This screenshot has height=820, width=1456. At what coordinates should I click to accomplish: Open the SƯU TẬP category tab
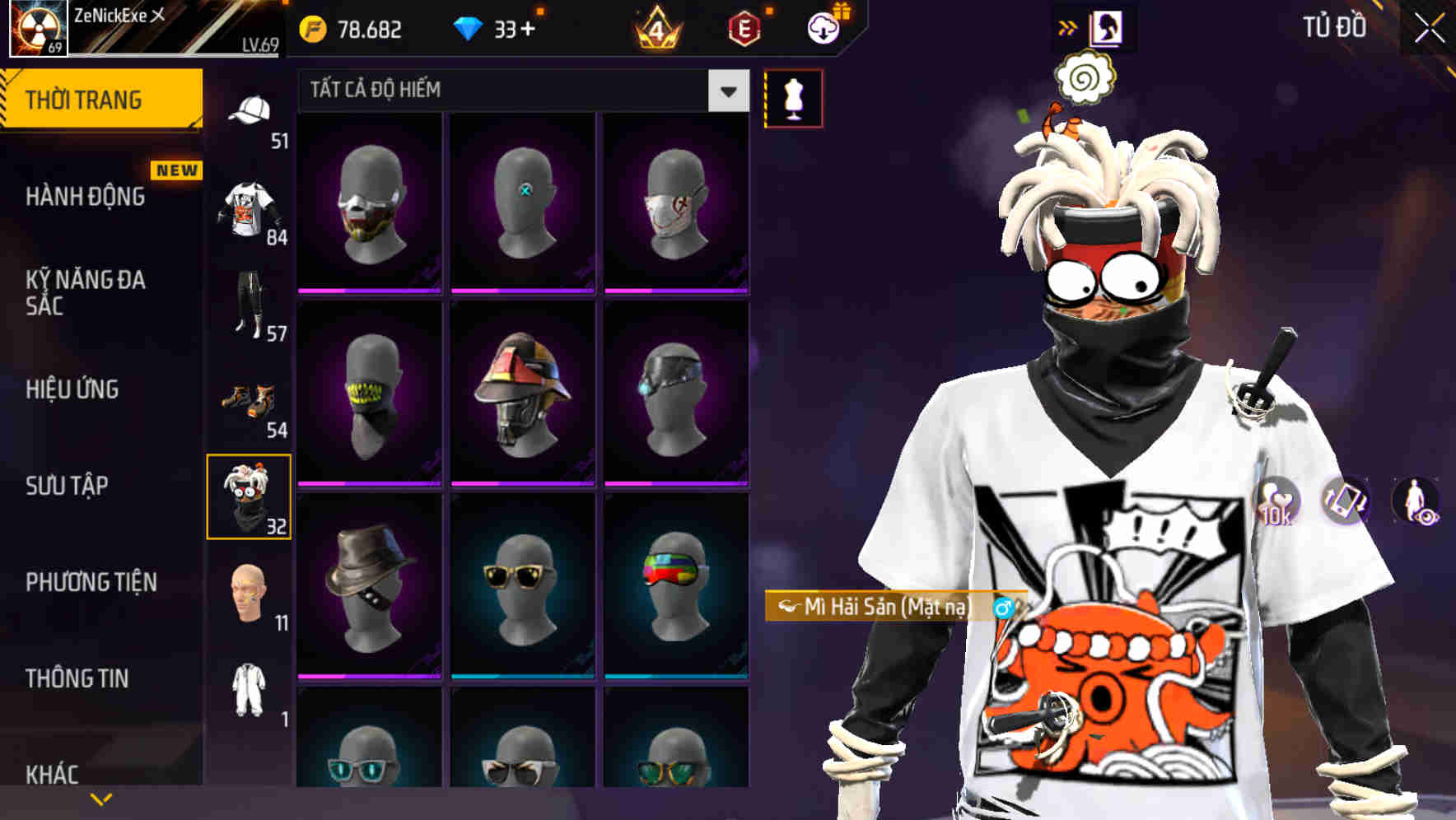(68, 487)
